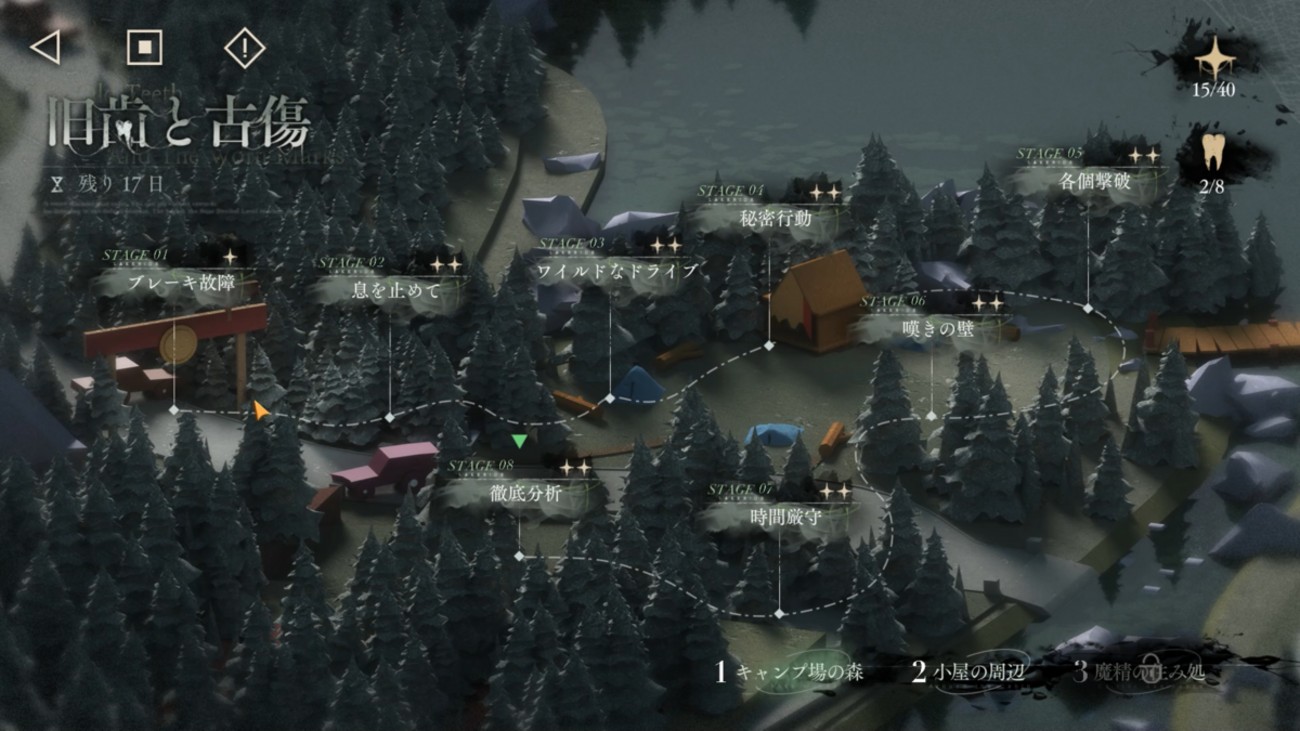1300x731 pixels.
Task: Switch to area 2 小屋の周辺
Action: 969,672
